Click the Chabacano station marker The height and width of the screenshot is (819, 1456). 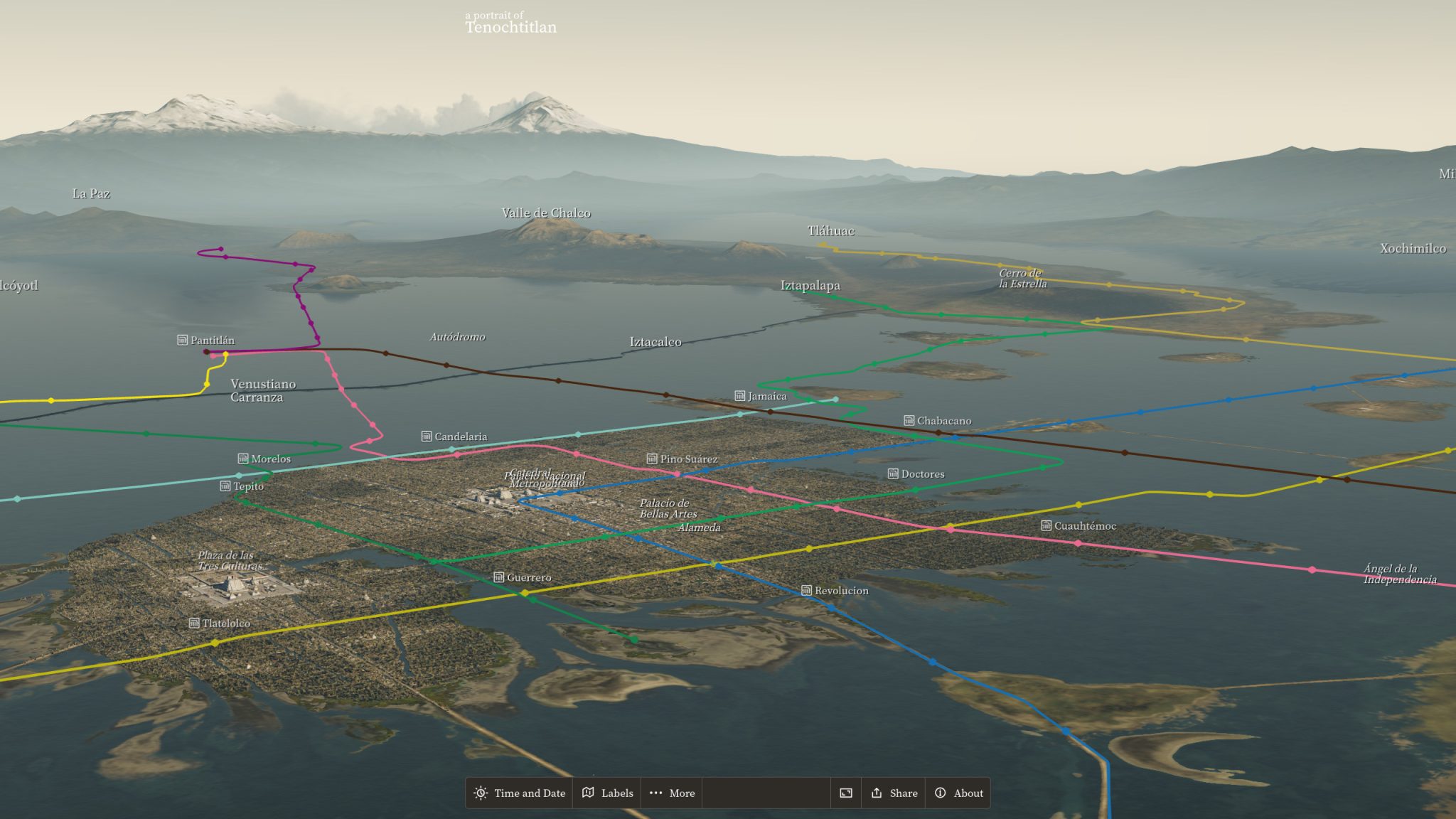click(x=909, y=420)
